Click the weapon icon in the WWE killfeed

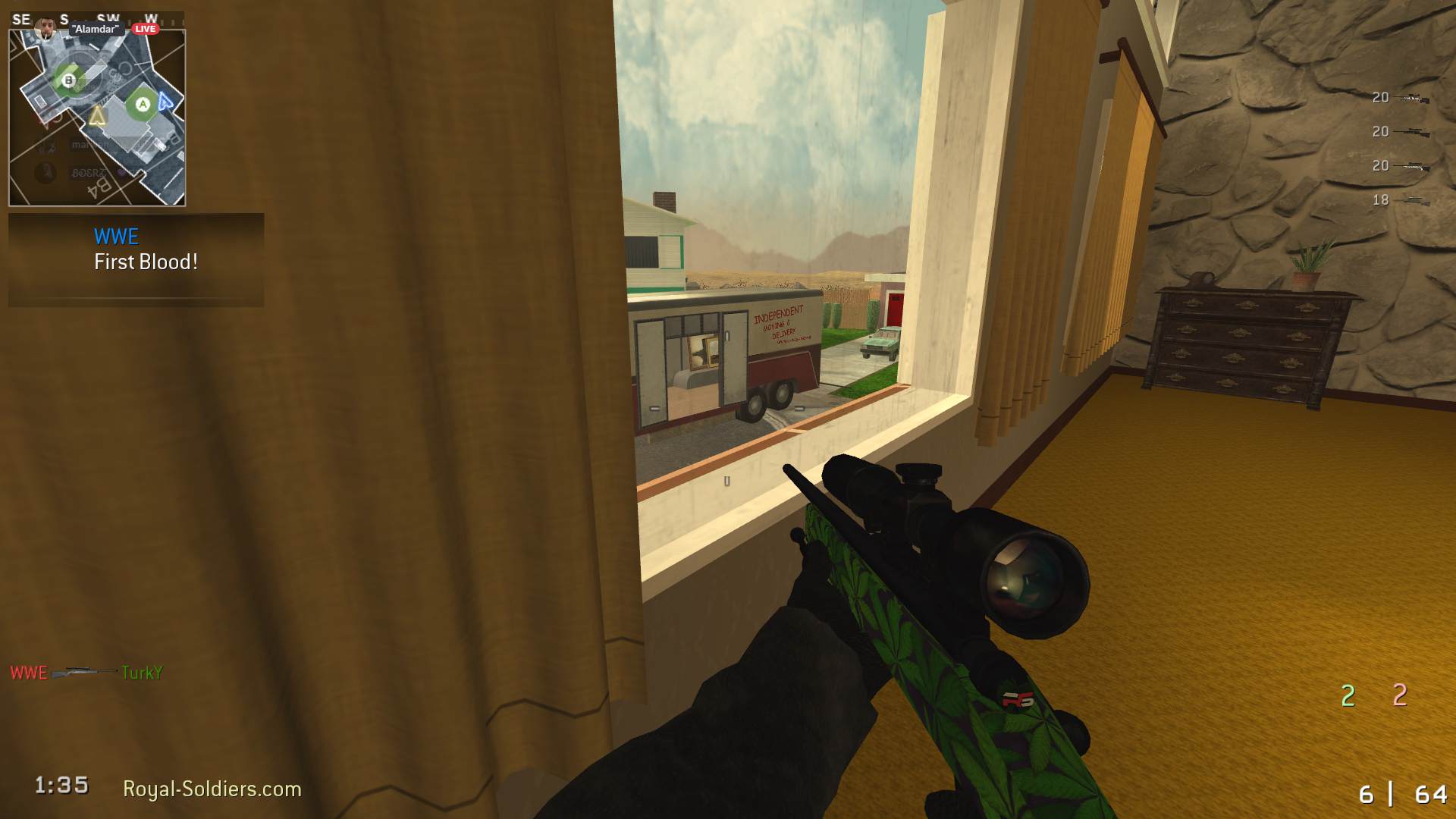[83, 672]
